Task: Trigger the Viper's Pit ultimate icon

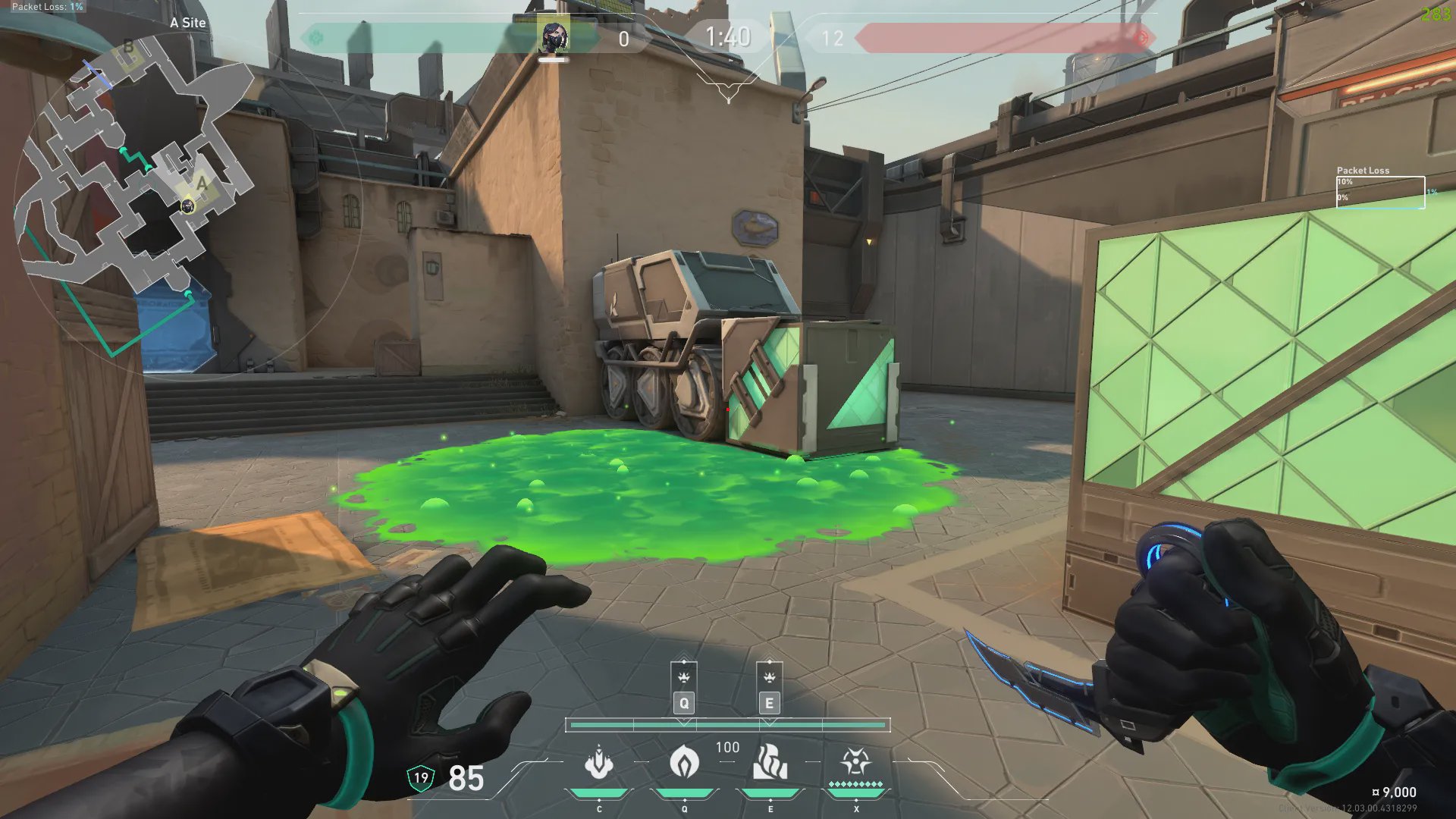Action: pos(855,761)
